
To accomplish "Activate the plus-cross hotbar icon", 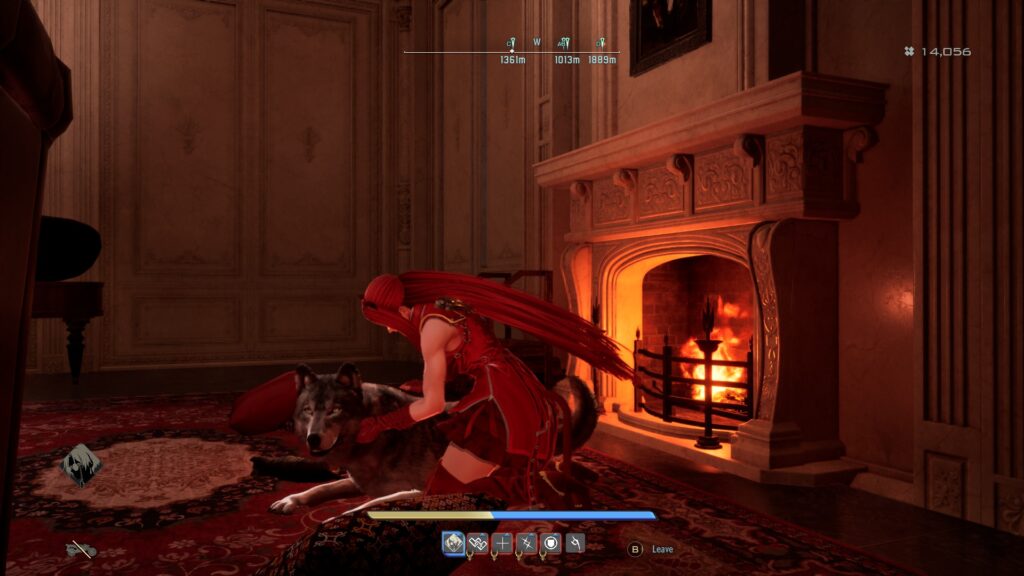I will click(502, 543).
